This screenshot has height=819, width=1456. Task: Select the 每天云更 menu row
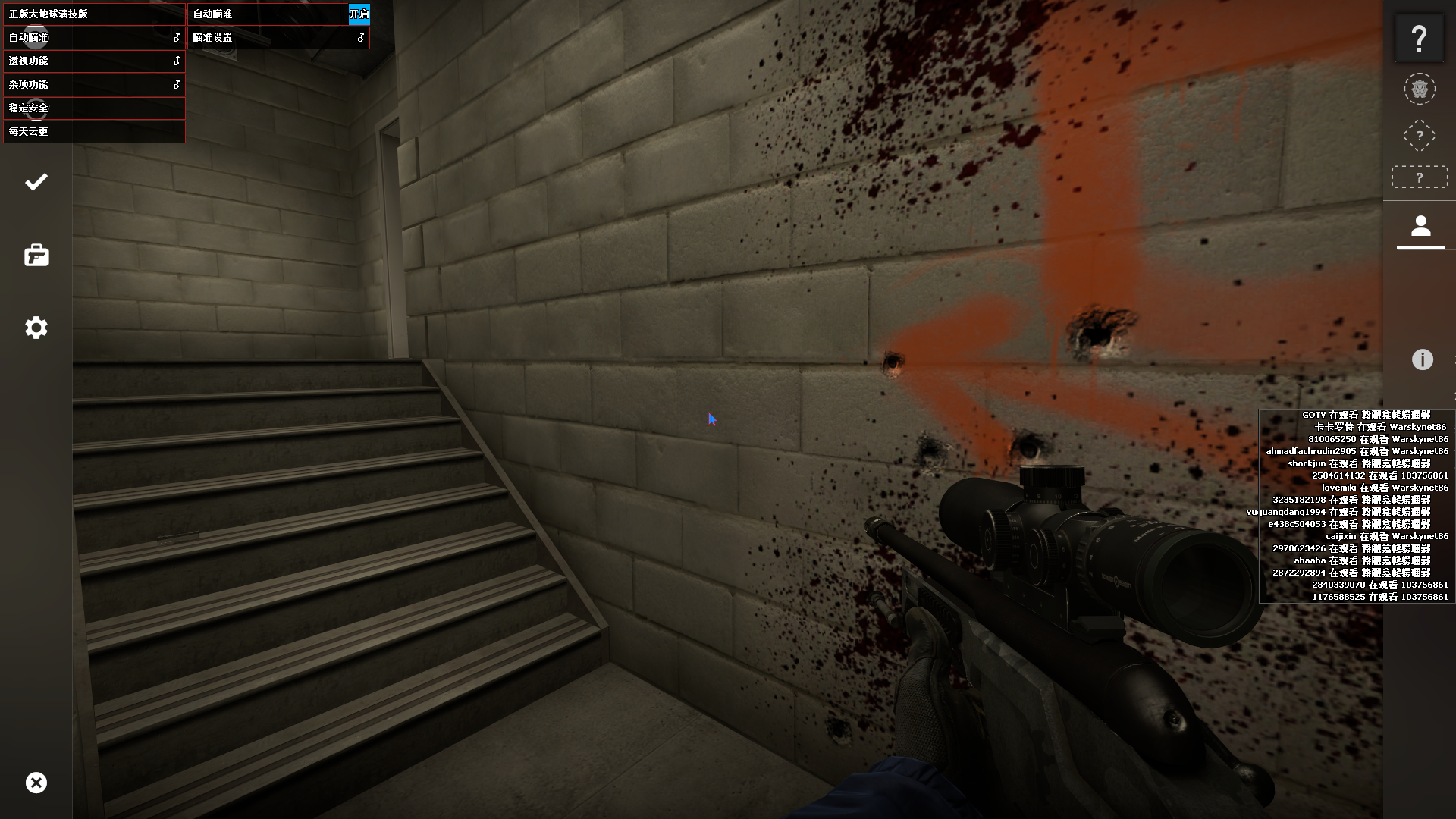94,131
